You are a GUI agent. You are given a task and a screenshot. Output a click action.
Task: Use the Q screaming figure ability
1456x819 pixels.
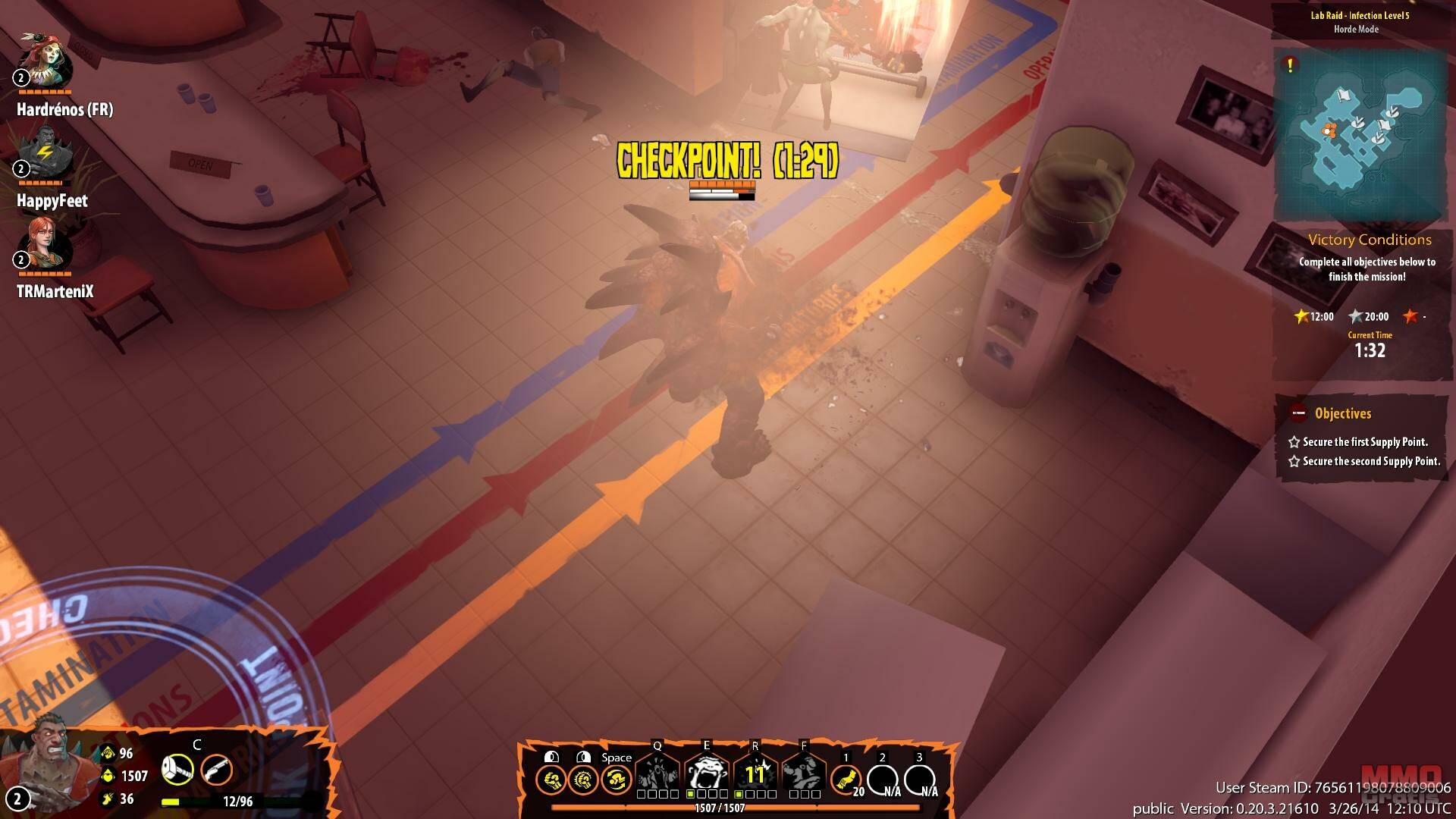[657, 774]
